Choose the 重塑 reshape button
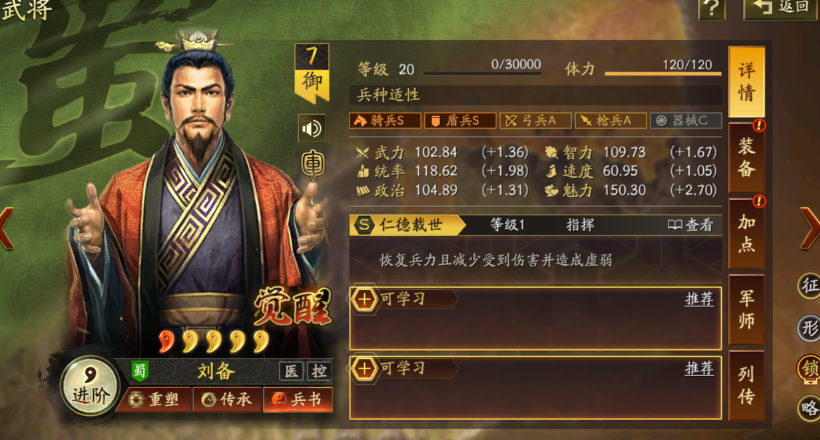Image resolution: width=820 pixels, height=440 pixels. (158, 400)
